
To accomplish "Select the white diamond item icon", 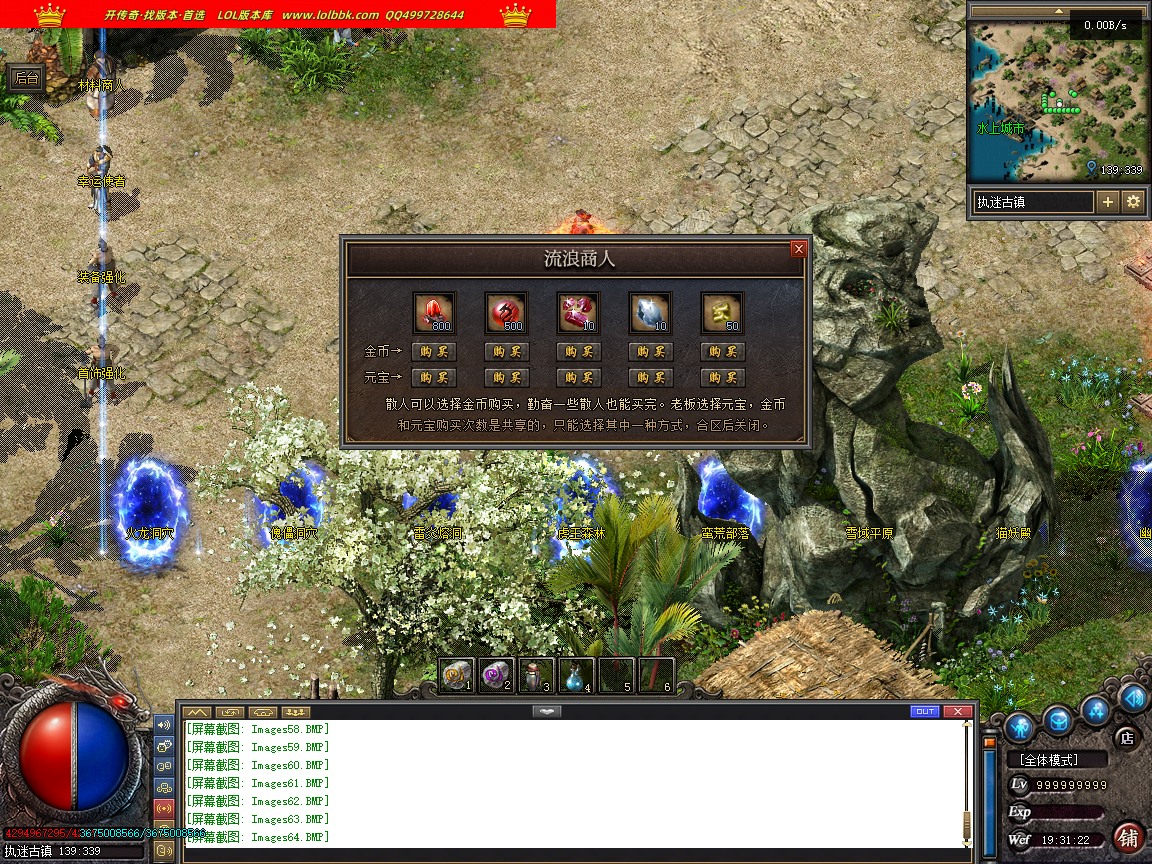I will click(650, 313).
